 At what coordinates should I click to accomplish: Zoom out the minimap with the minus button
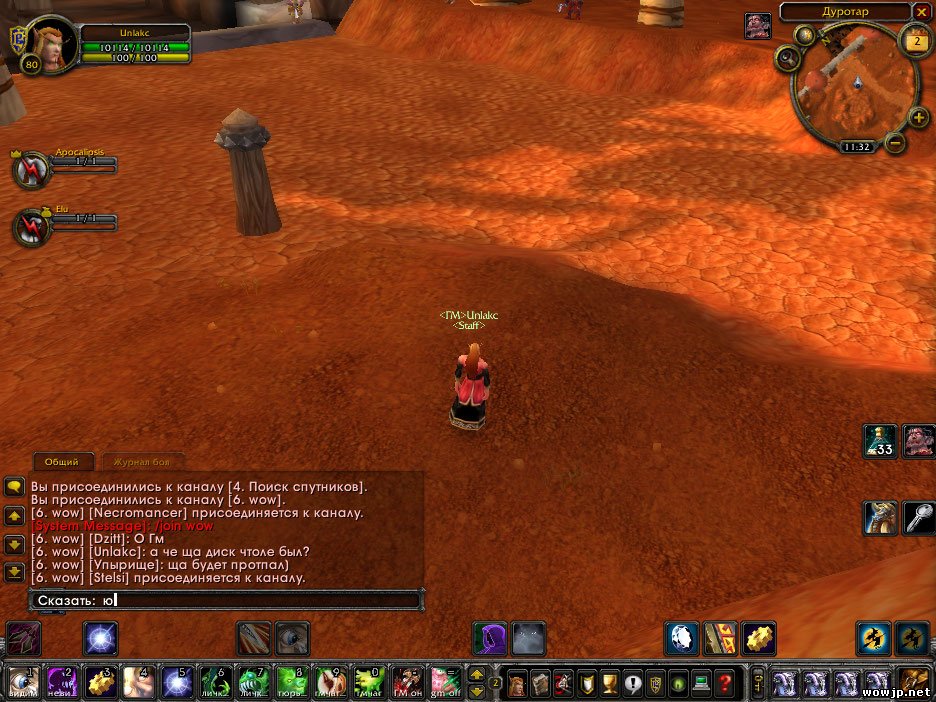point(895,144)
